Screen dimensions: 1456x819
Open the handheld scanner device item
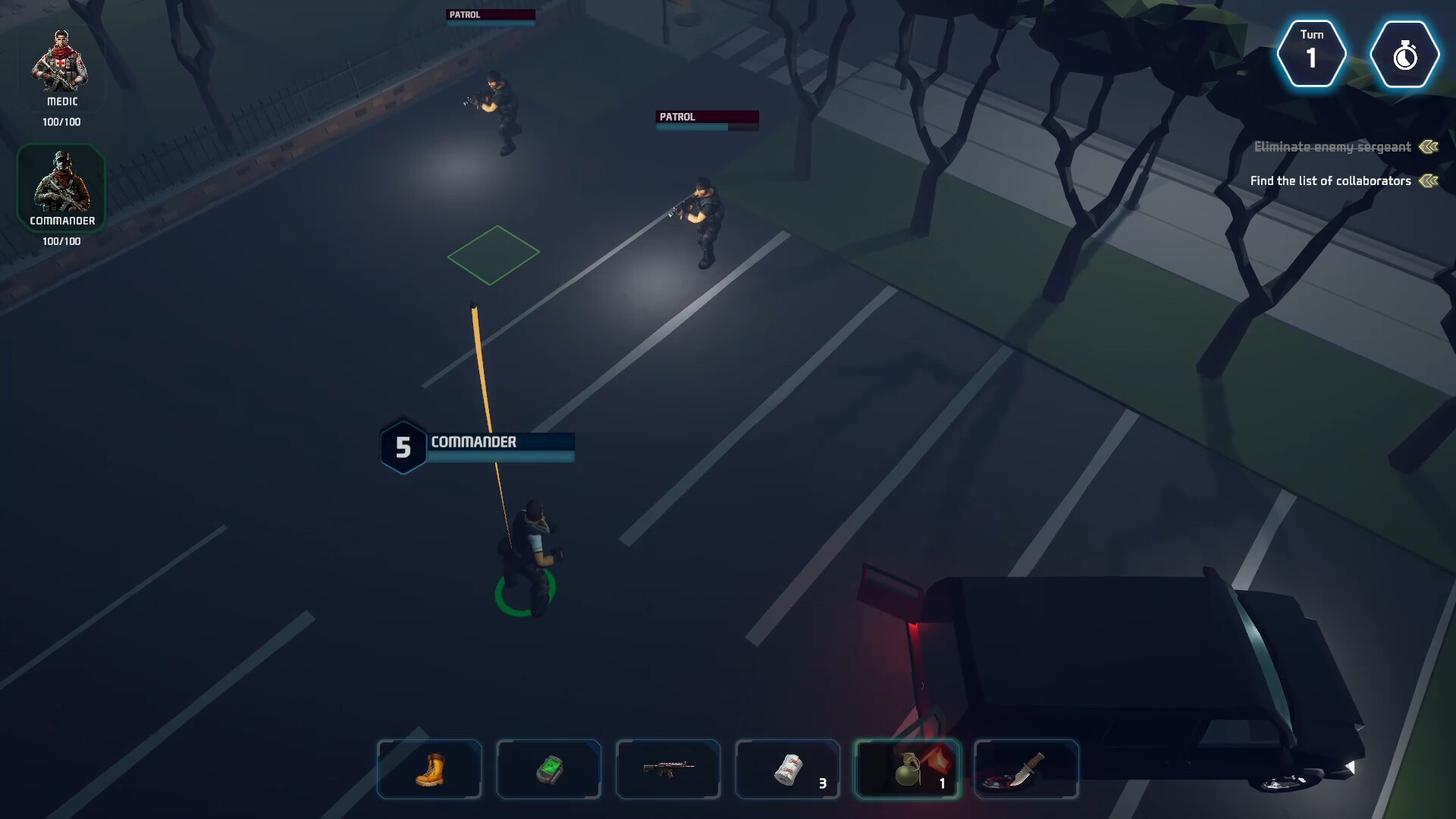click(x=548, y=769)
